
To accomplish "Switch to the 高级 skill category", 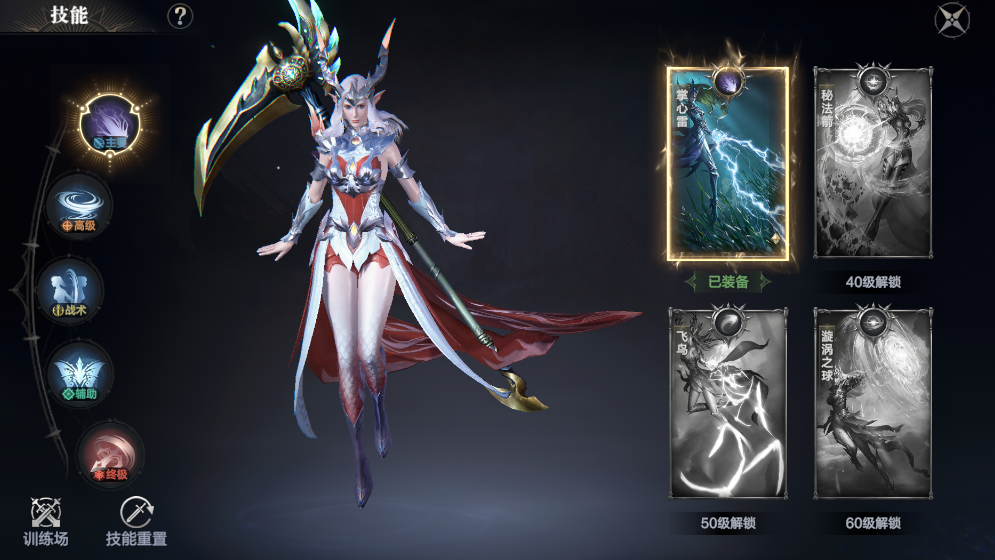I will point(79,205).
